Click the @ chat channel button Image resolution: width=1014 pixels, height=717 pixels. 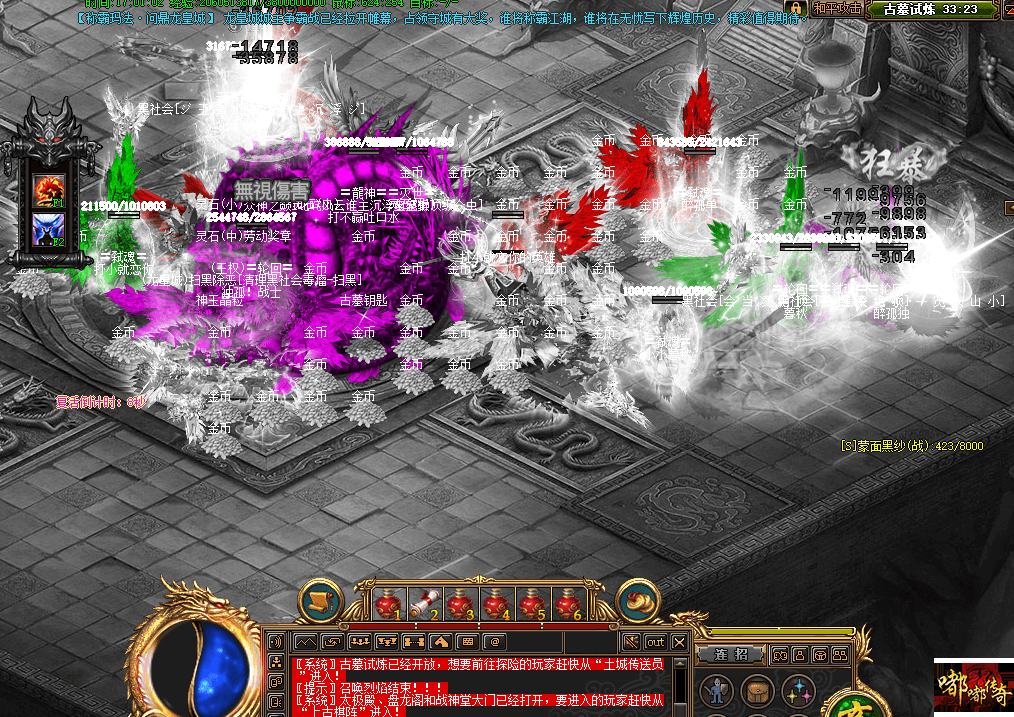(494, 641)
